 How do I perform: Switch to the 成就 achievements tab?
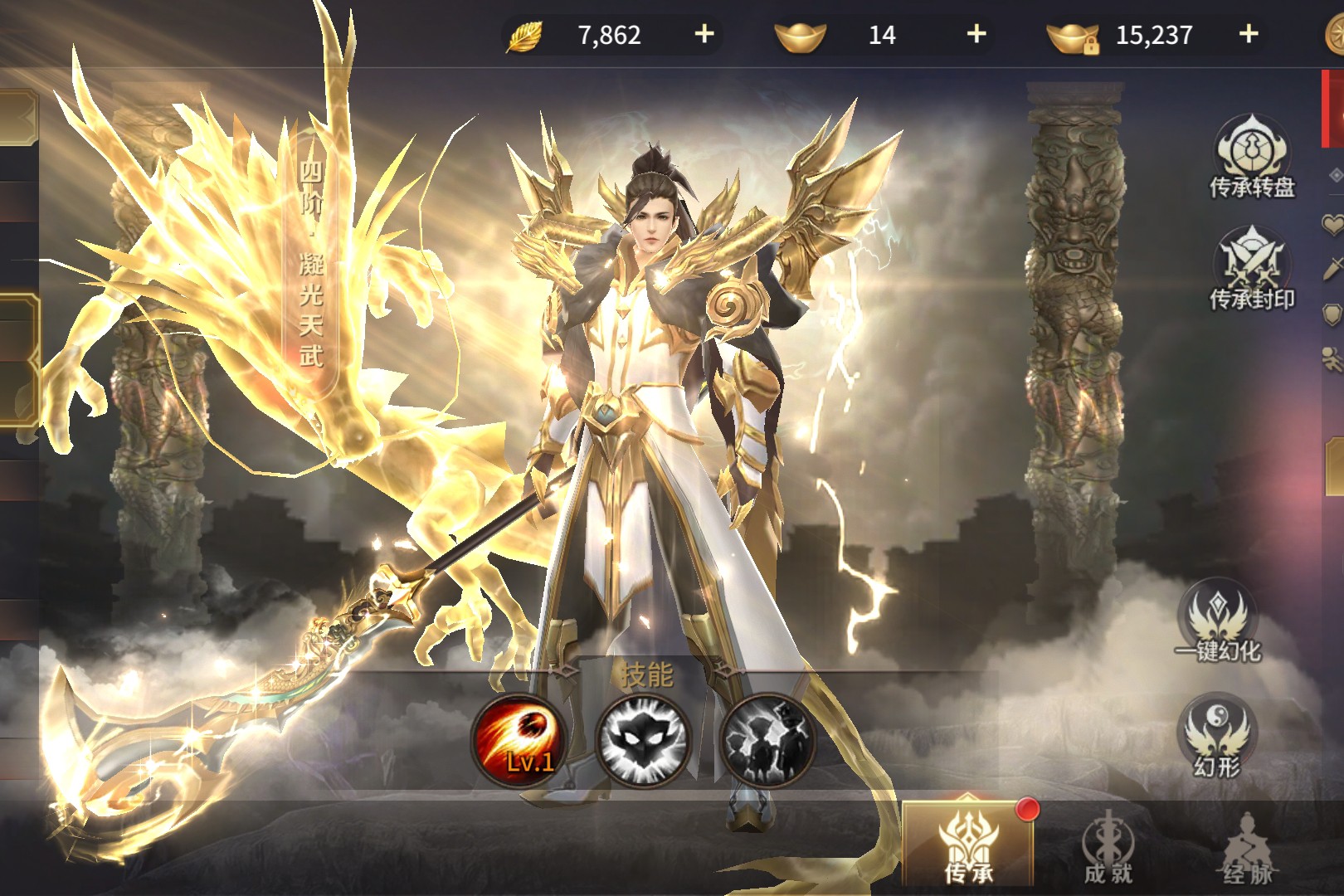(1108, 848)
